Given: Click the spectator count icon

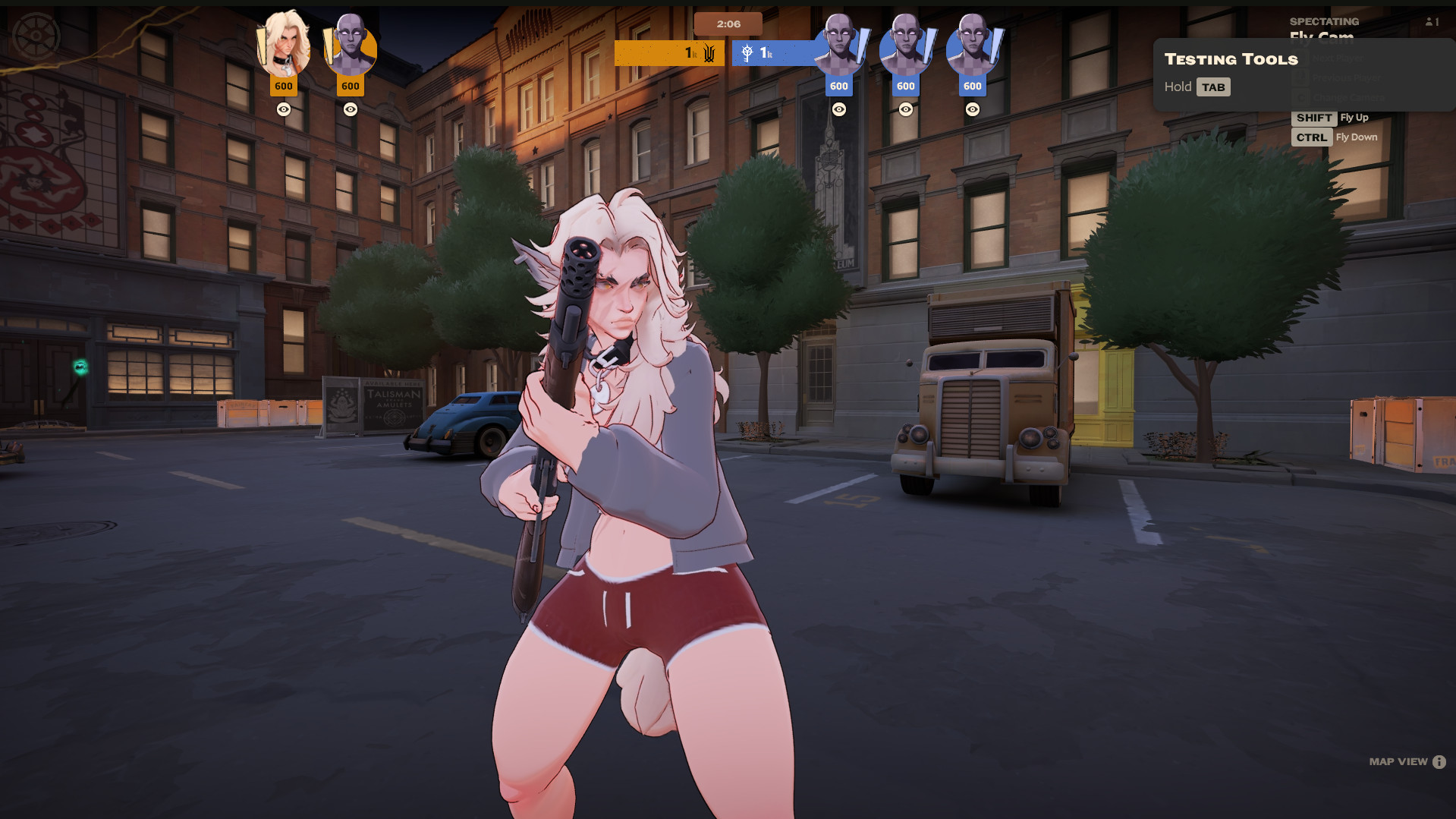Looking at the screenshot, I should point(1431,22).
